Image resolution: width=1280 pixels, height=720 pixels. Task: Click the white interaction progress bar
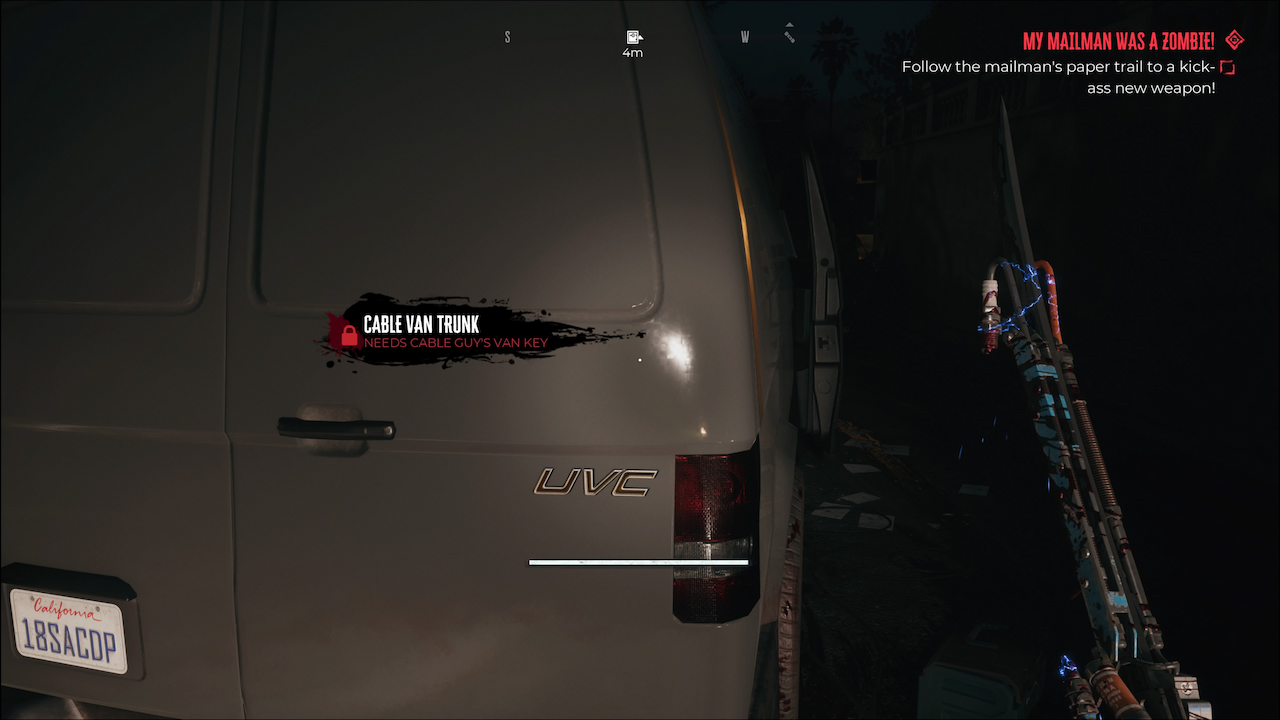click(638, 562)
